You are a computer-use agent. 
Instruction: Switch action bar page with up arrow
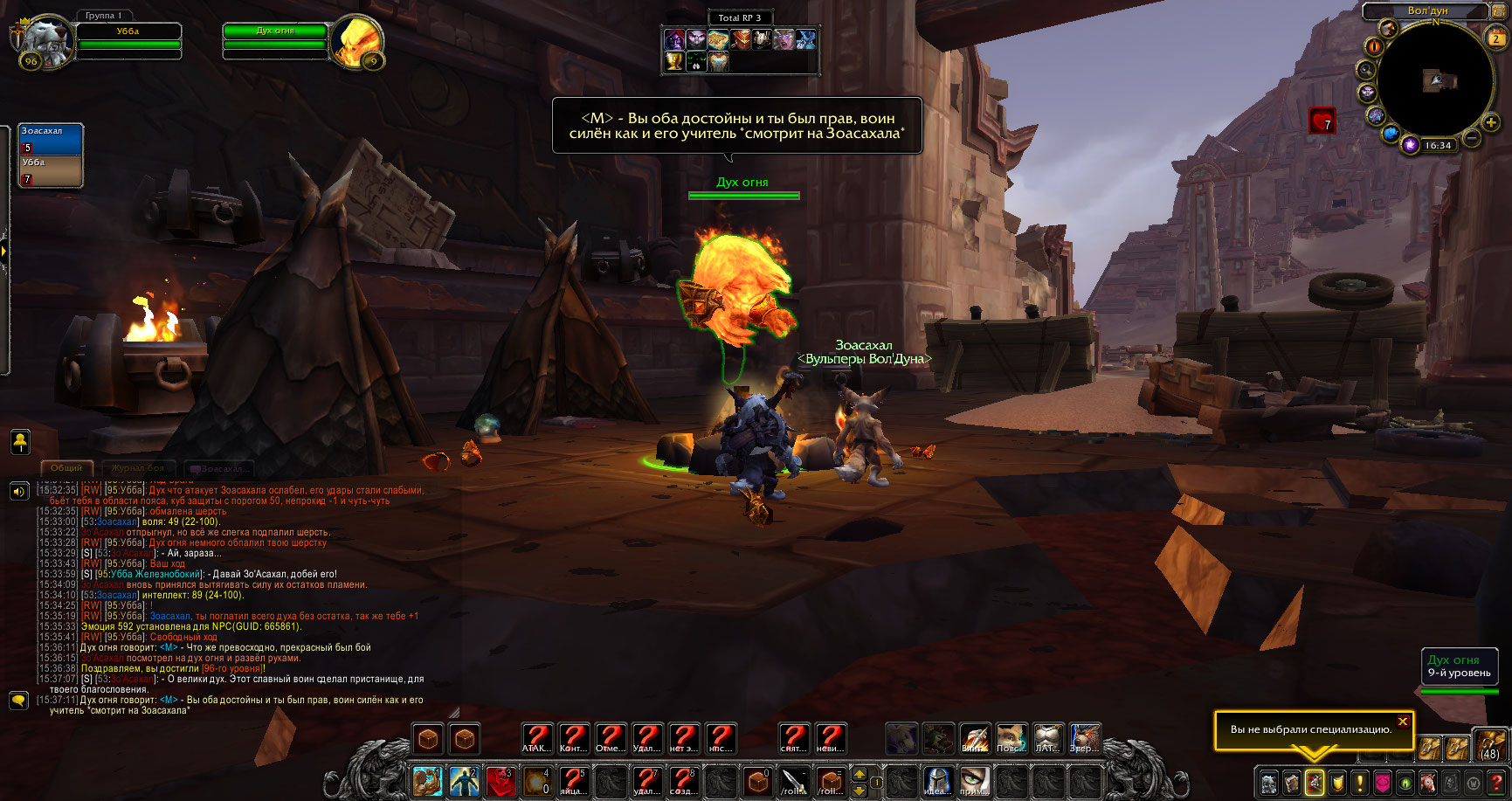click(860, 774)
